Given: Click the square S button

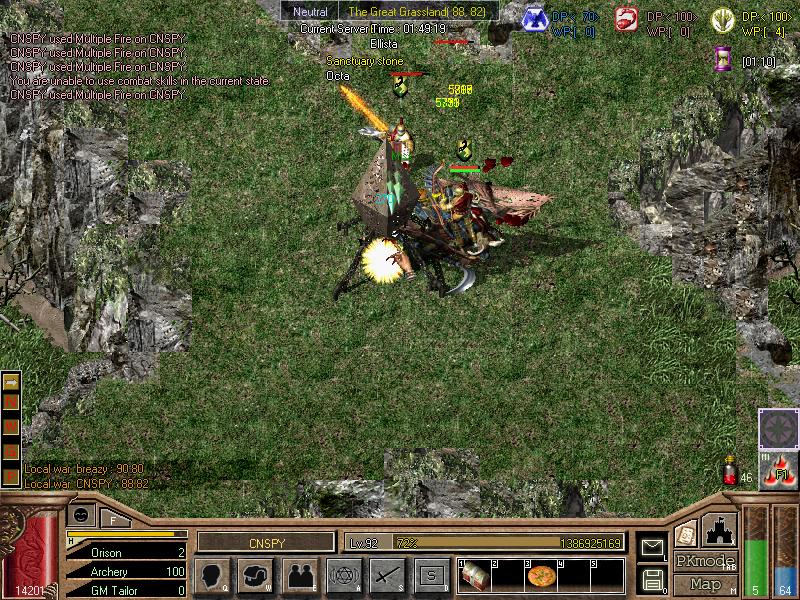Looking at the screenshot, I should point(432,576).
